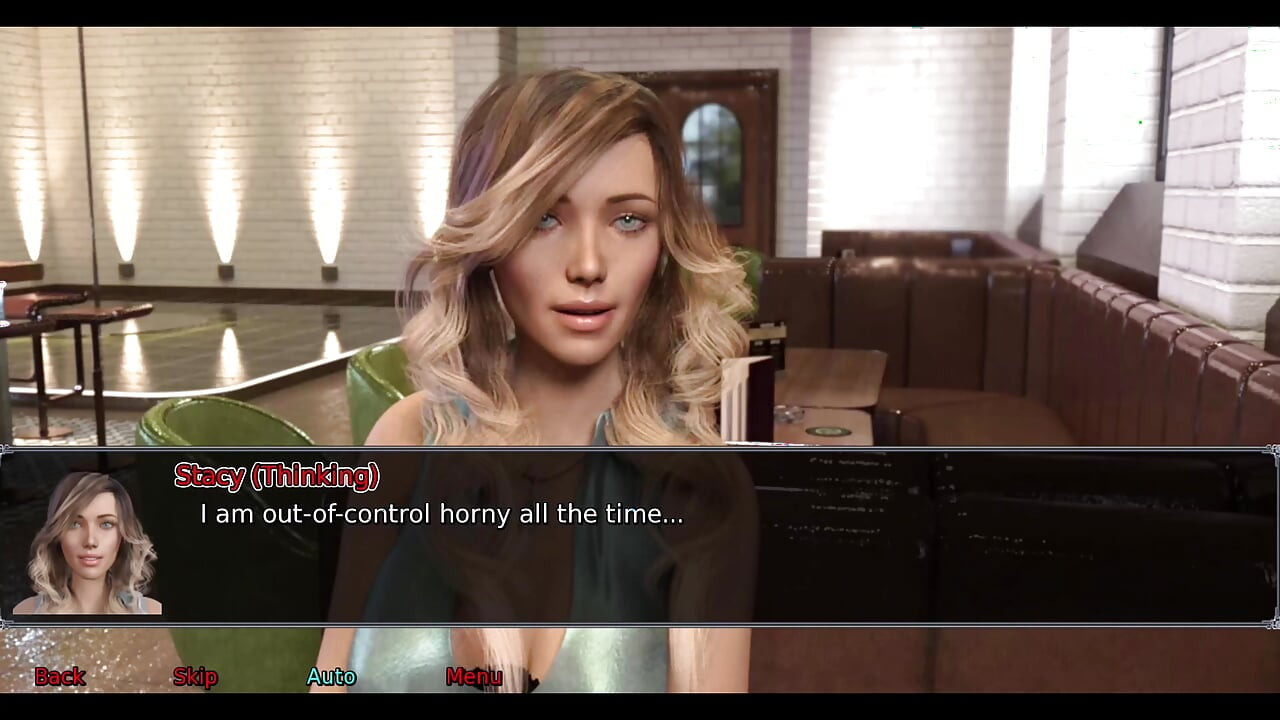The height and width of the screenshot is (720, 1280).
Task: Enable Auto mode for dialogue playback
Action: [x=332, y=677]
